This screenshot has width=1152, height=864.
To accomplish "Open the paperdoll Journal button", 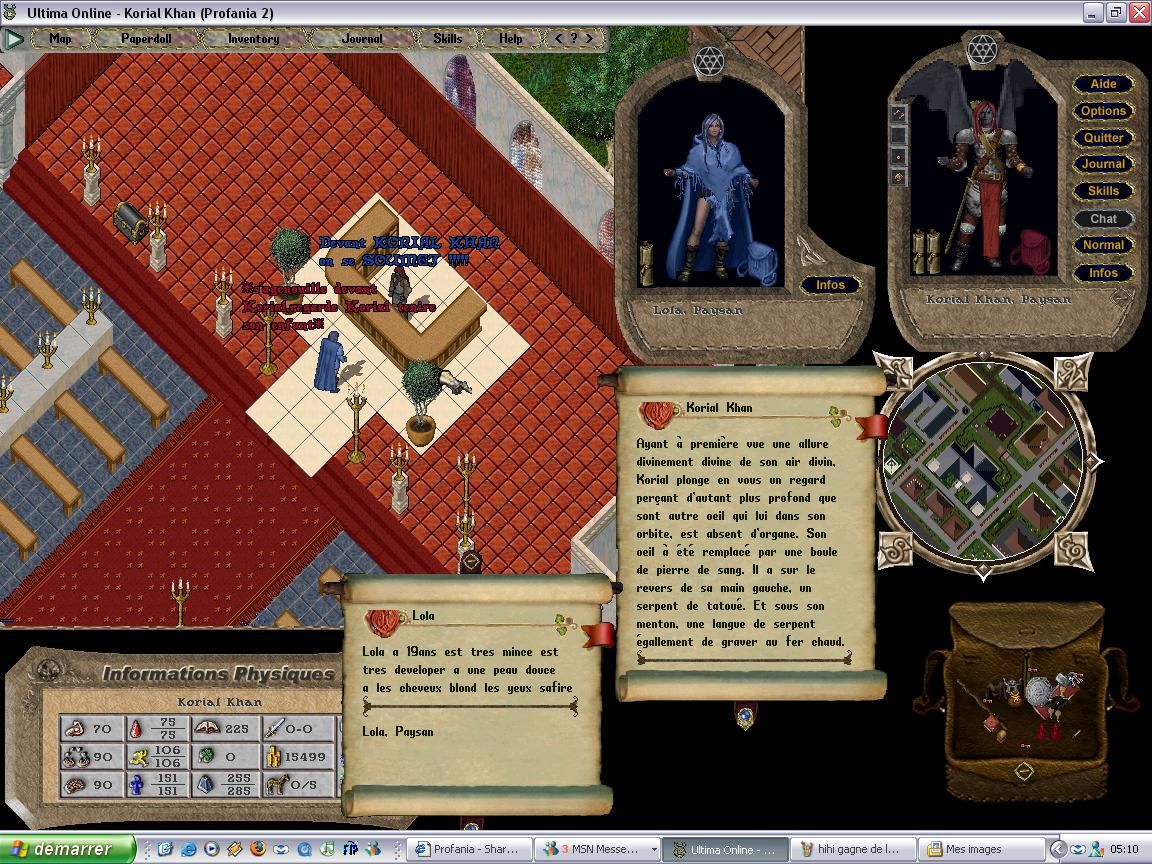I will [1103, 164].
